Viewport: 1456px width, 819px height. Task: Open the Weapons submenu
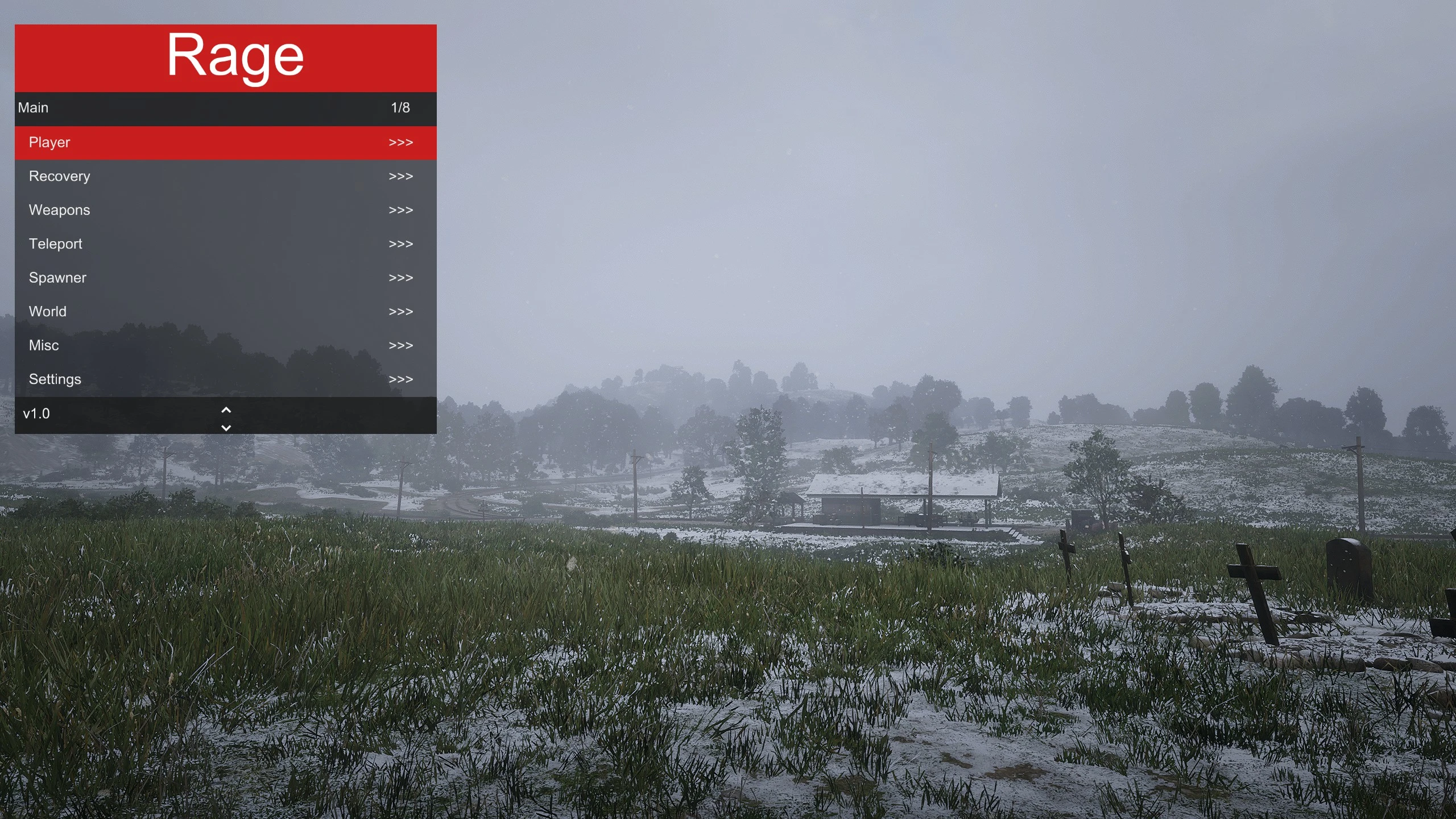coord(225,210)
